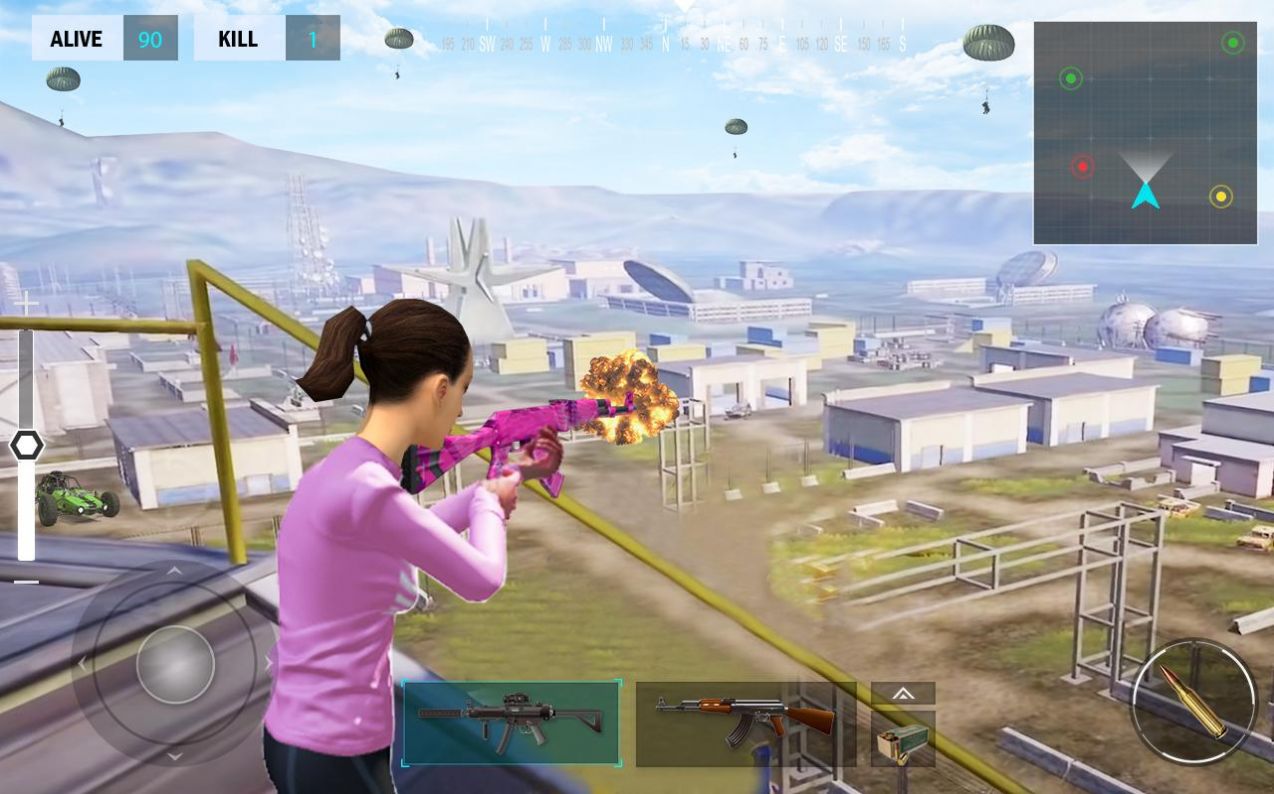Expand the up-arrow panel above ammo box

pos(902,693)
